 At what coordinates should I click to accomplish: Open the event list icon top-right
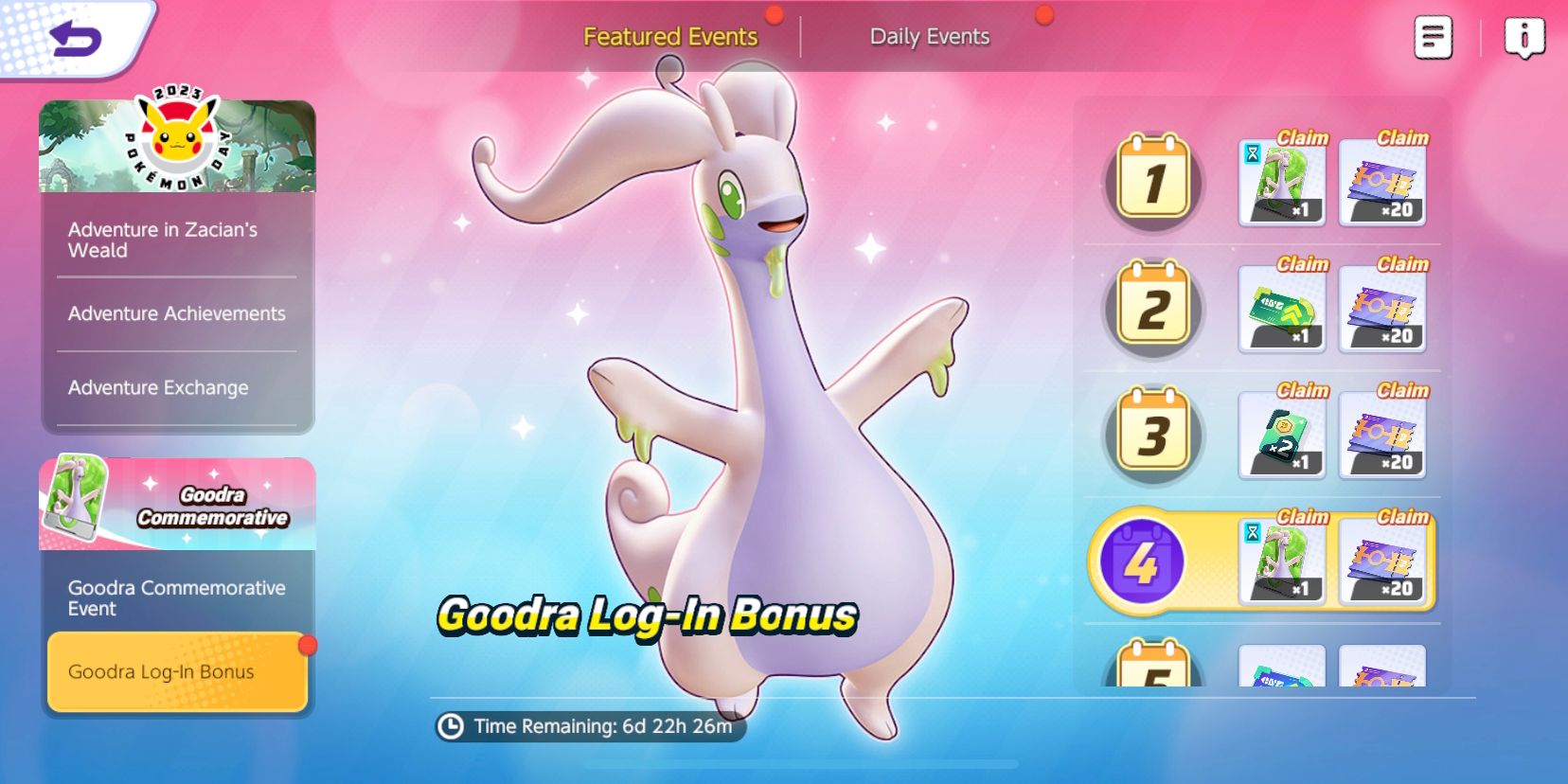point(1433,35)
